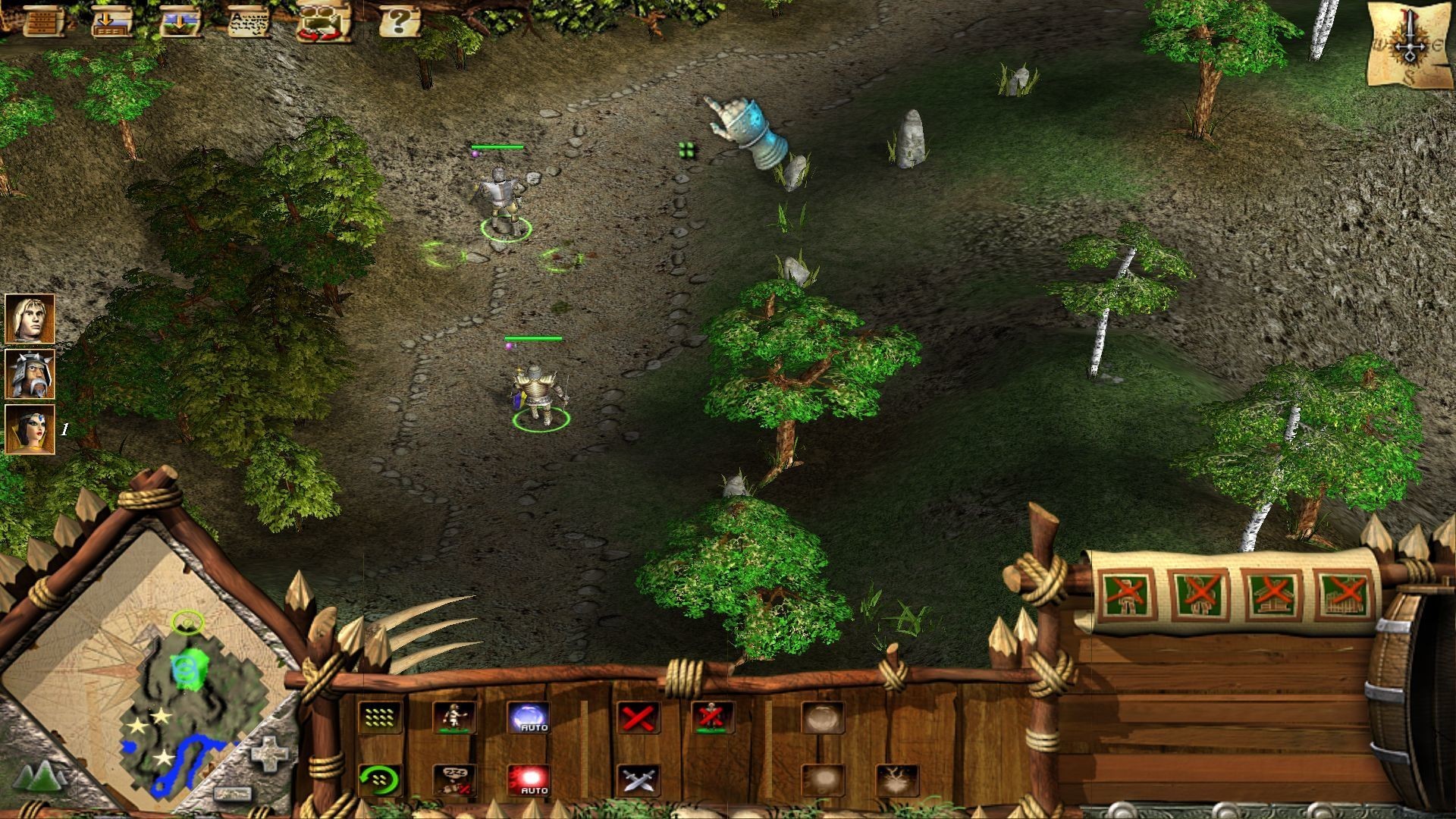Screen dimensions: 1456x819
Task: Click the compass in the corner
Action: pos(1410,47)
